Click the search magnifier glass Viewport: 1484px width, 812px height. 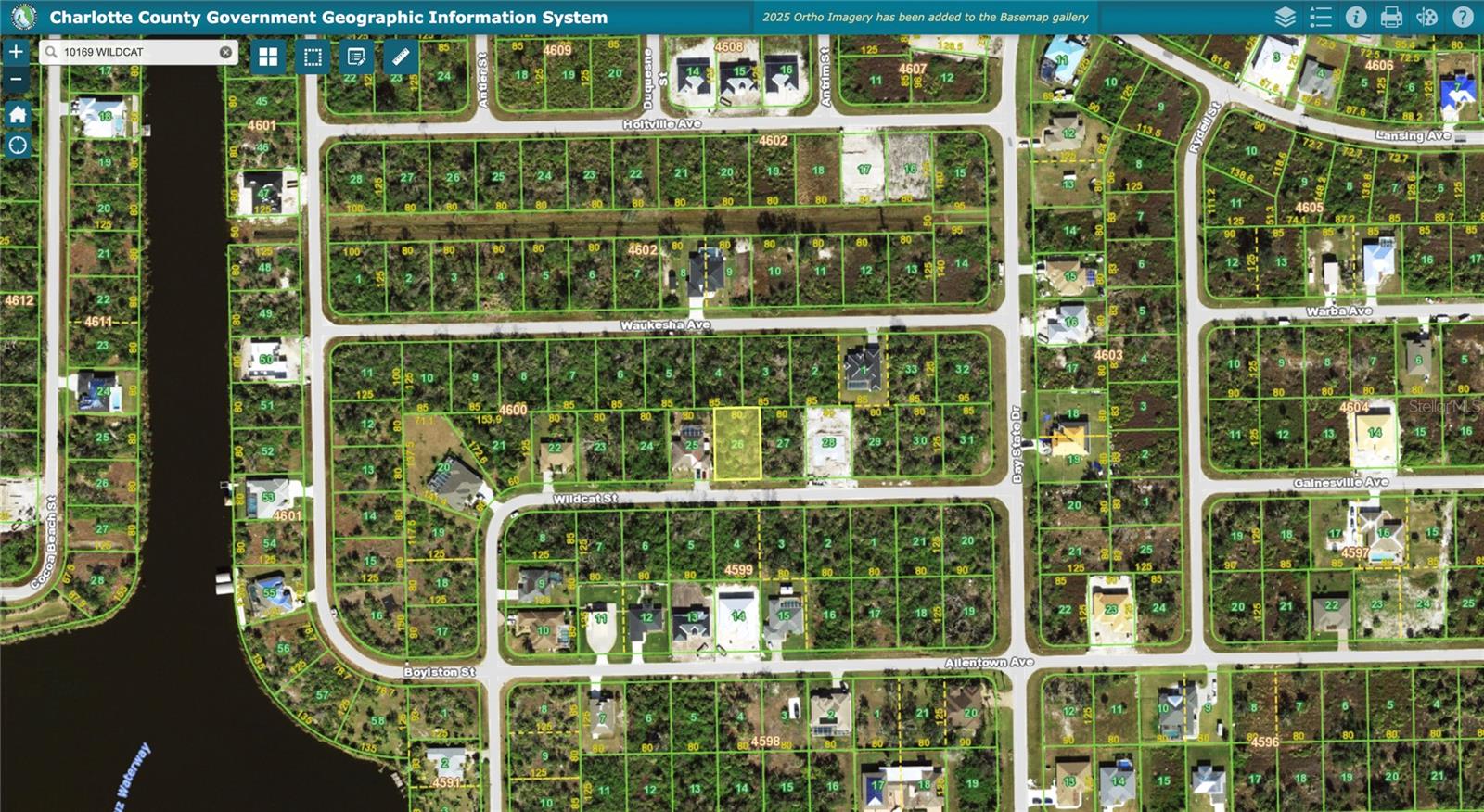[49, 52]
